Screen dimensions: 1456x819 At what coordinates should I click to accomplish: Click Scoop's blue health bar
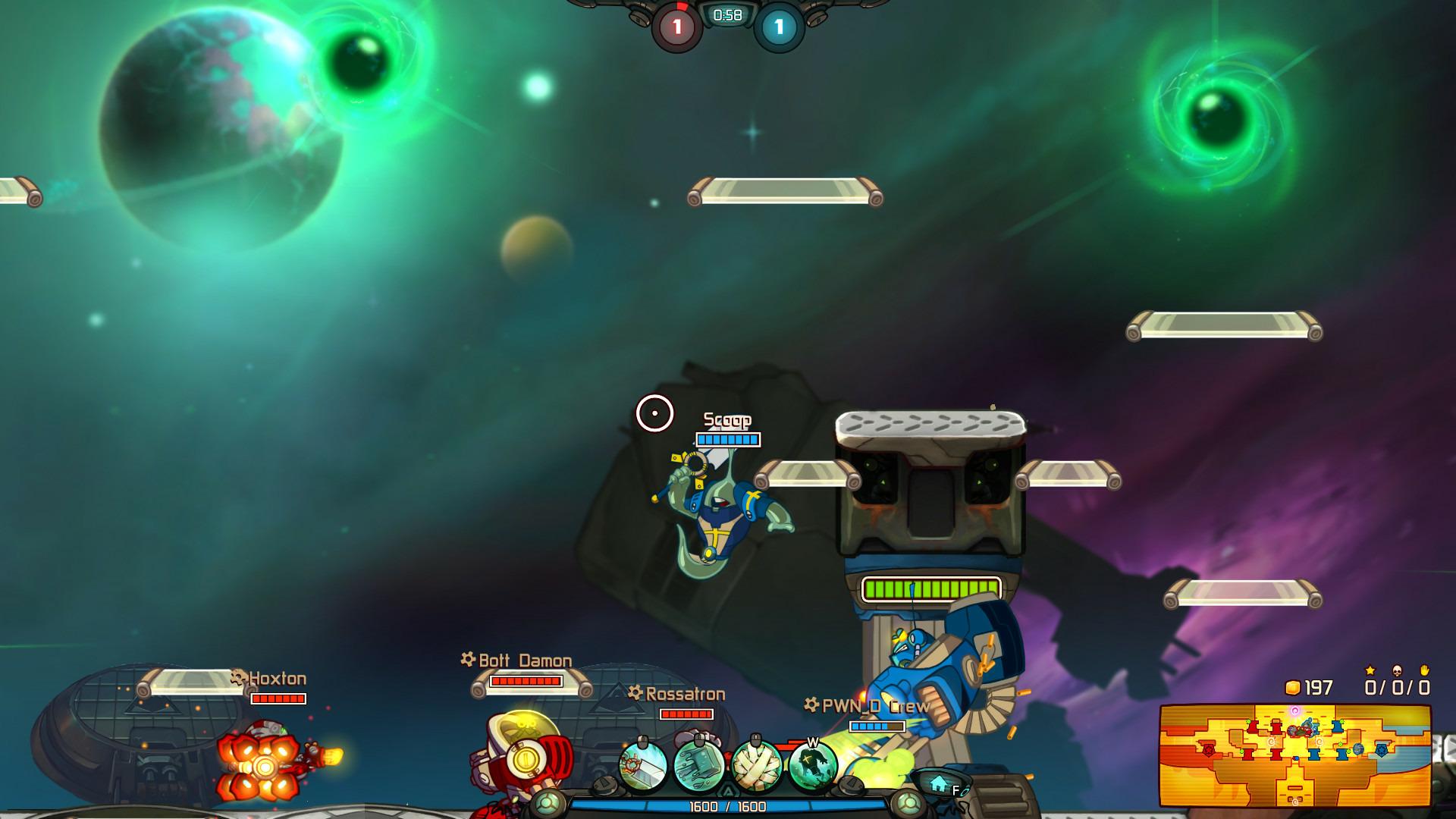tap(727, 438)
